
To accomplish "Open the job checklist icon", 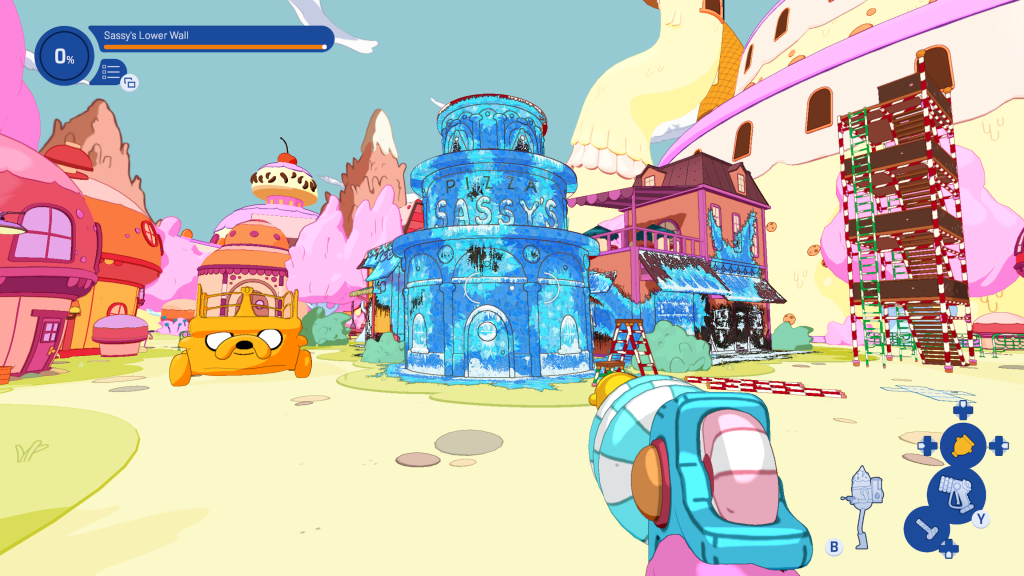I will click(111, 71).
